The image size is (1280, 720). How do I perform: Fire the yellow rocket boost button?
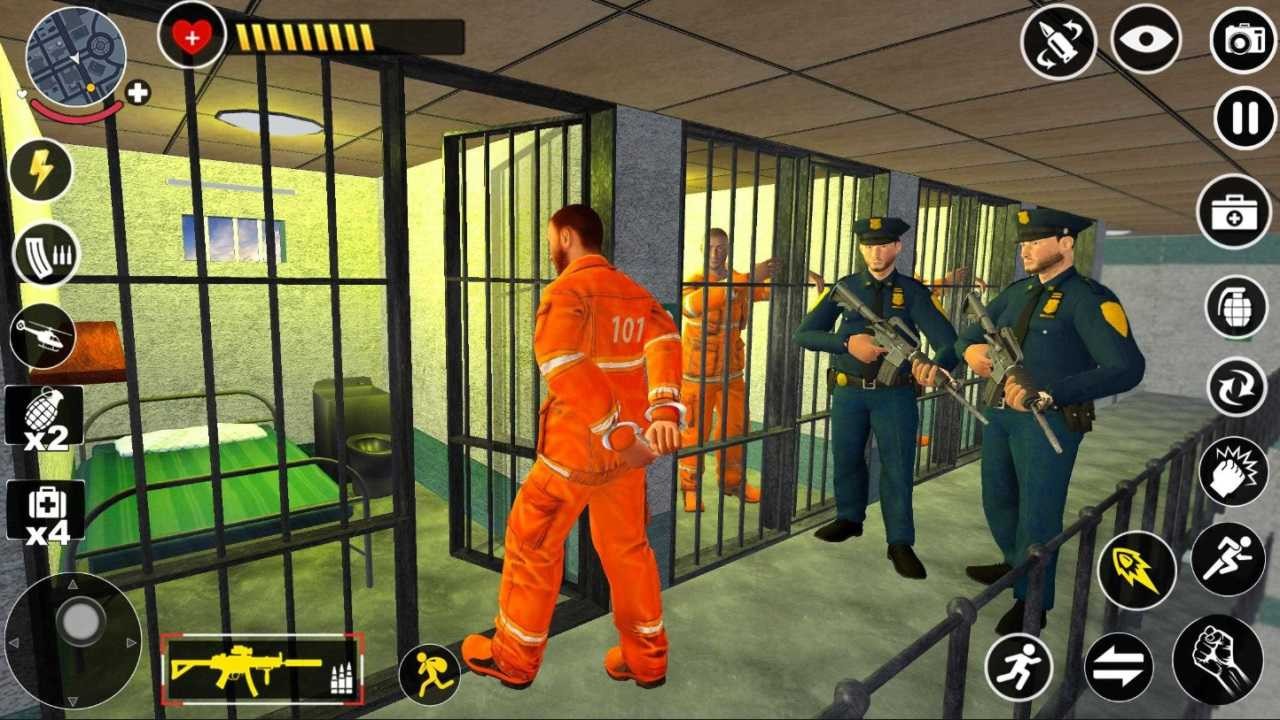coord(1137,571)
